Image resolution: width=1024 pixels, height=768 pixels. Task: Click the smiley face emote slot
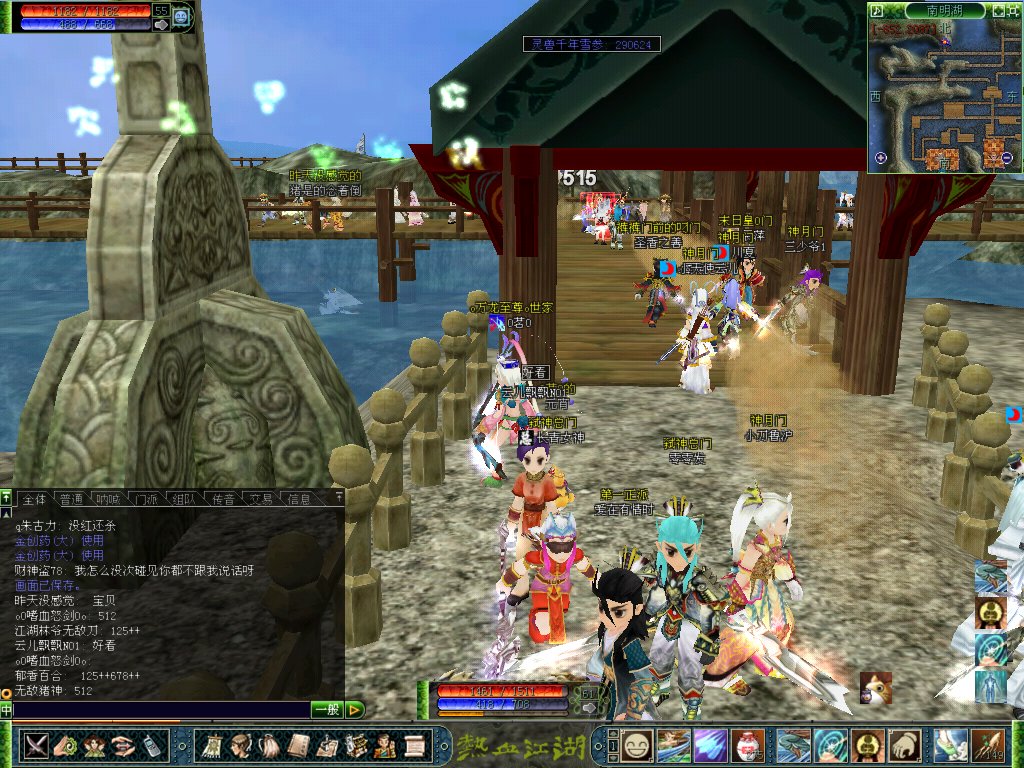coord(637,745)
